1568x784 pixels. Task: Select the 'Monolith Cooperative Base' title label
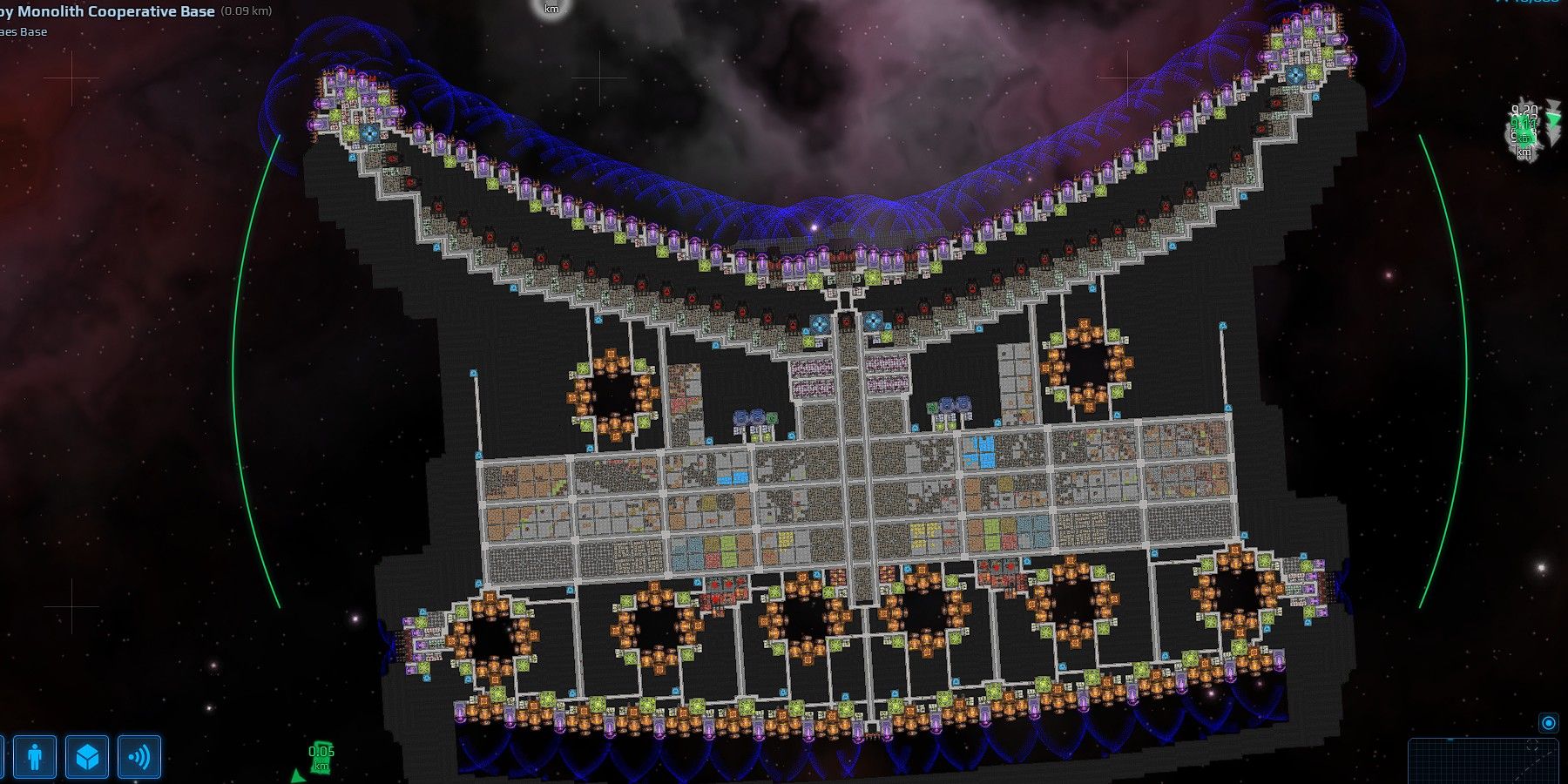coord(106,12)
